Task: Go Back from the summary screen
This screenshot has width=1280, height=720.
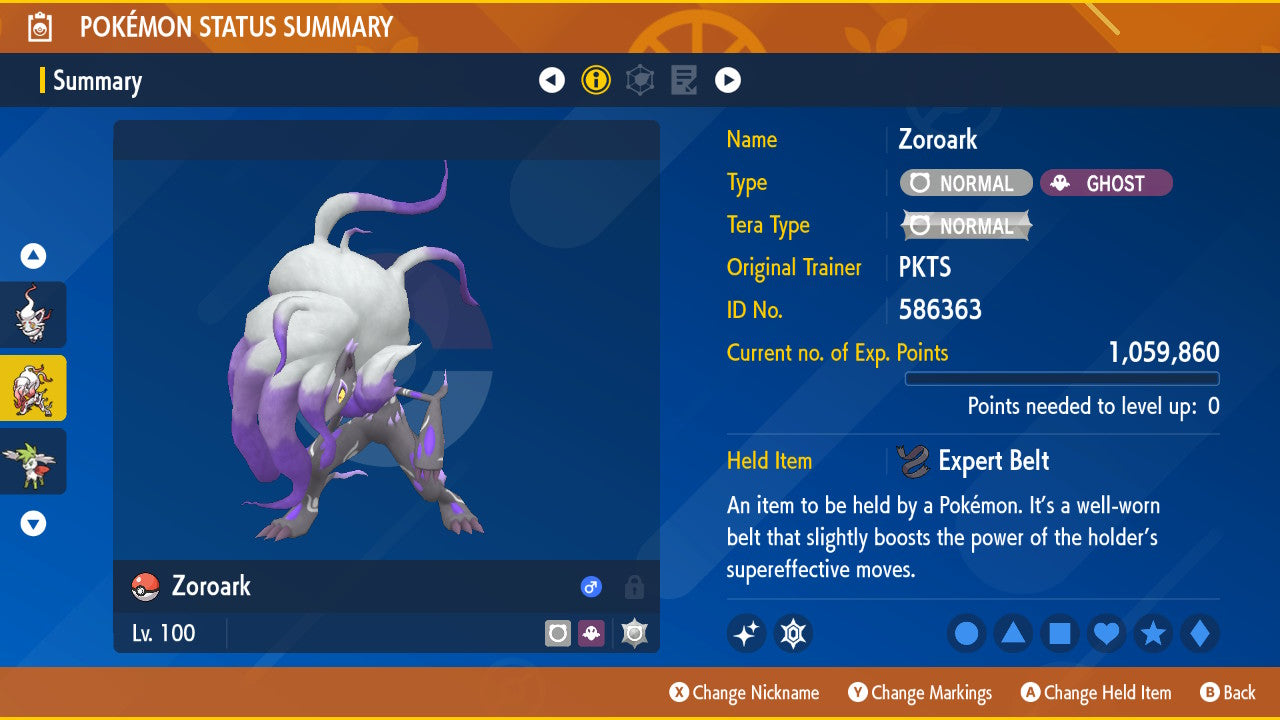Action: click(1228, 693)
